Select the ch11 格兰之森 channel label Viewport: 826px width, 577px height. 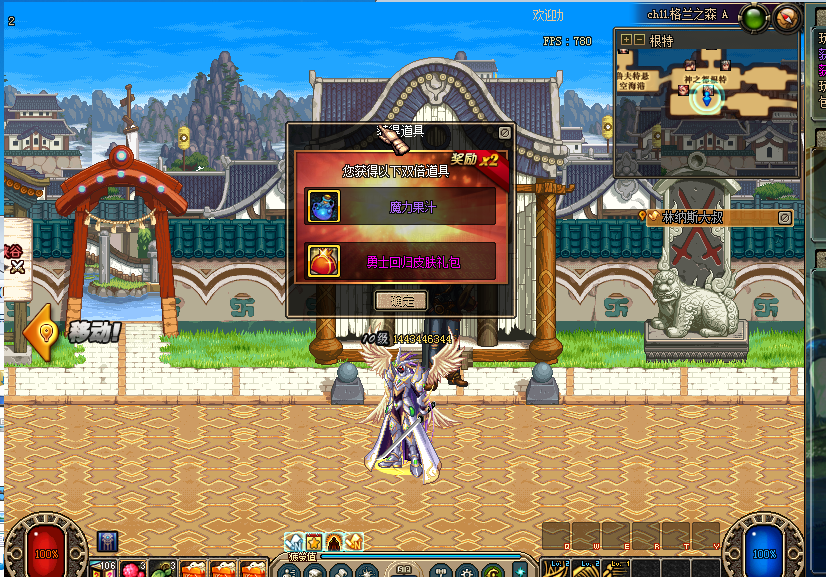687,15
